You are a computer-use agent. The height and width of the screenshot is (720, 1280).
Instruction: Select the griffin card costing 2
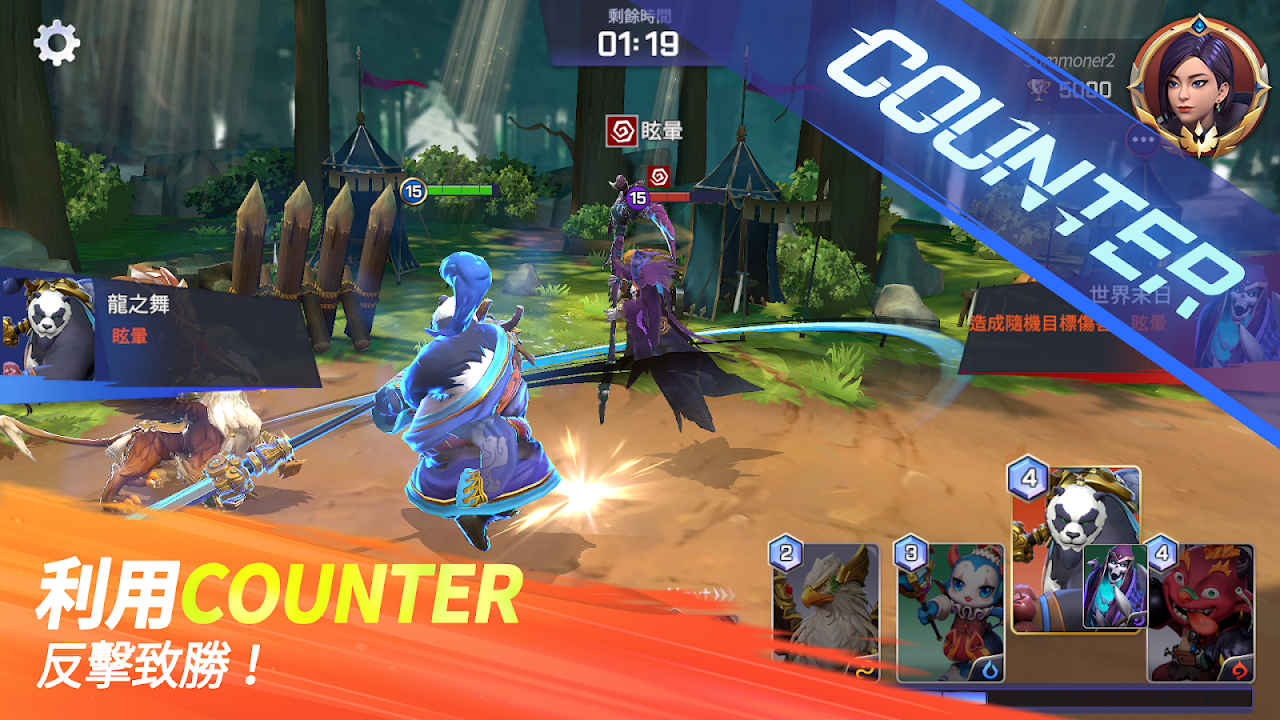click(x=826, y=612)
